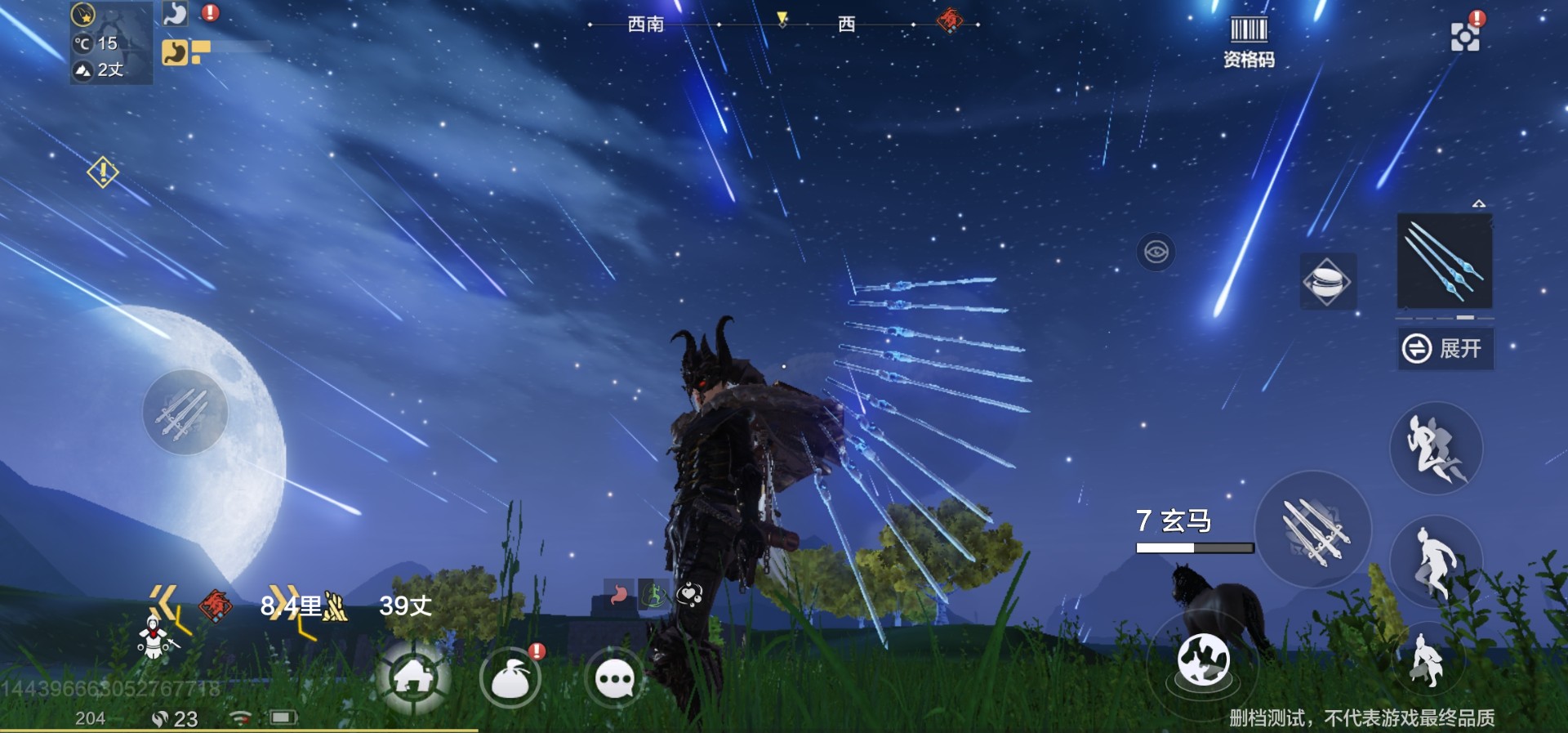
Task: Open the 资格码 barcode button
Action: click(1248, 41)
